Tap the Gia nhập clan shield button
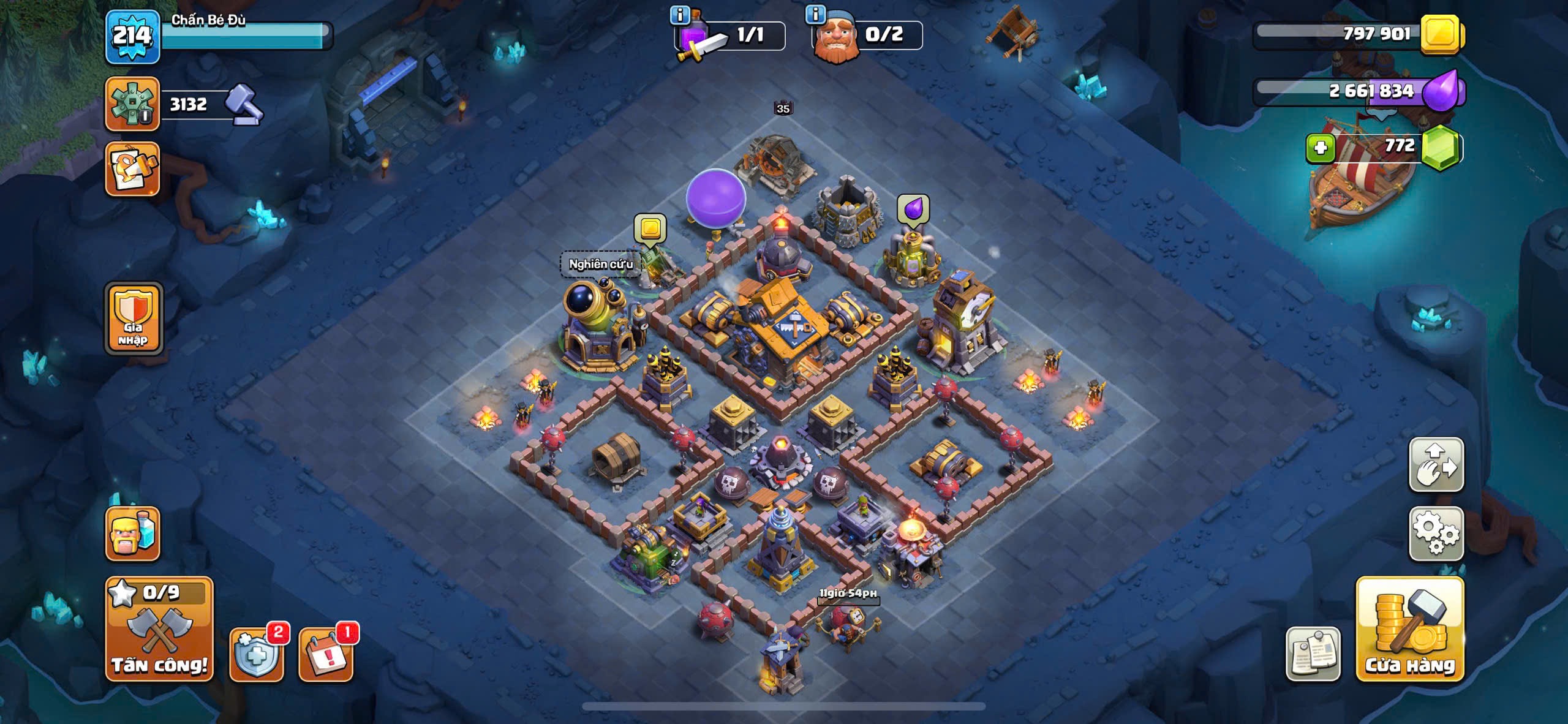 pos(134,319)
